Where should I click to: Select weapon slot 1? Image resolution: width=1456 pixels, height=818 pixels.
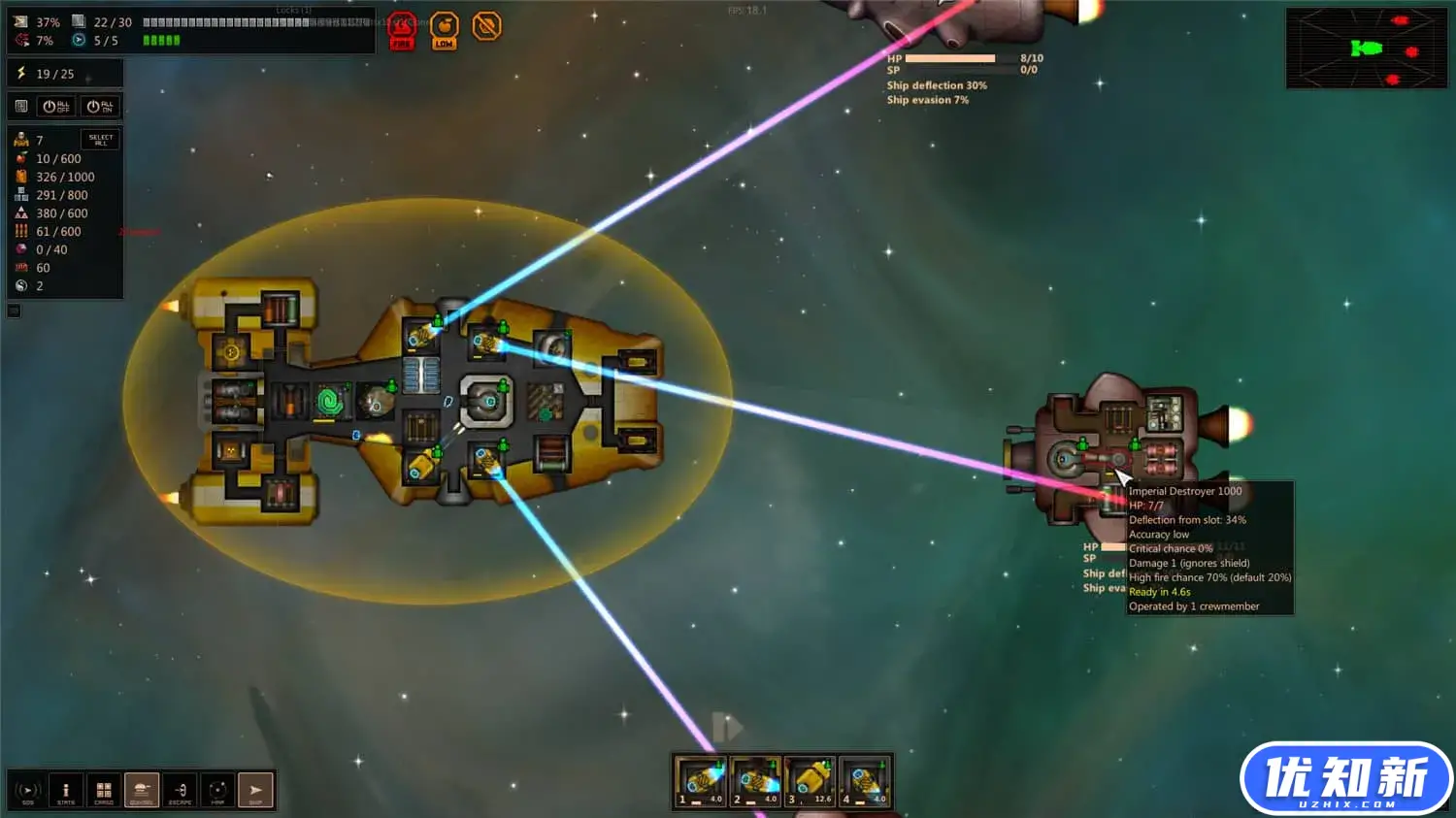[700, 782]
